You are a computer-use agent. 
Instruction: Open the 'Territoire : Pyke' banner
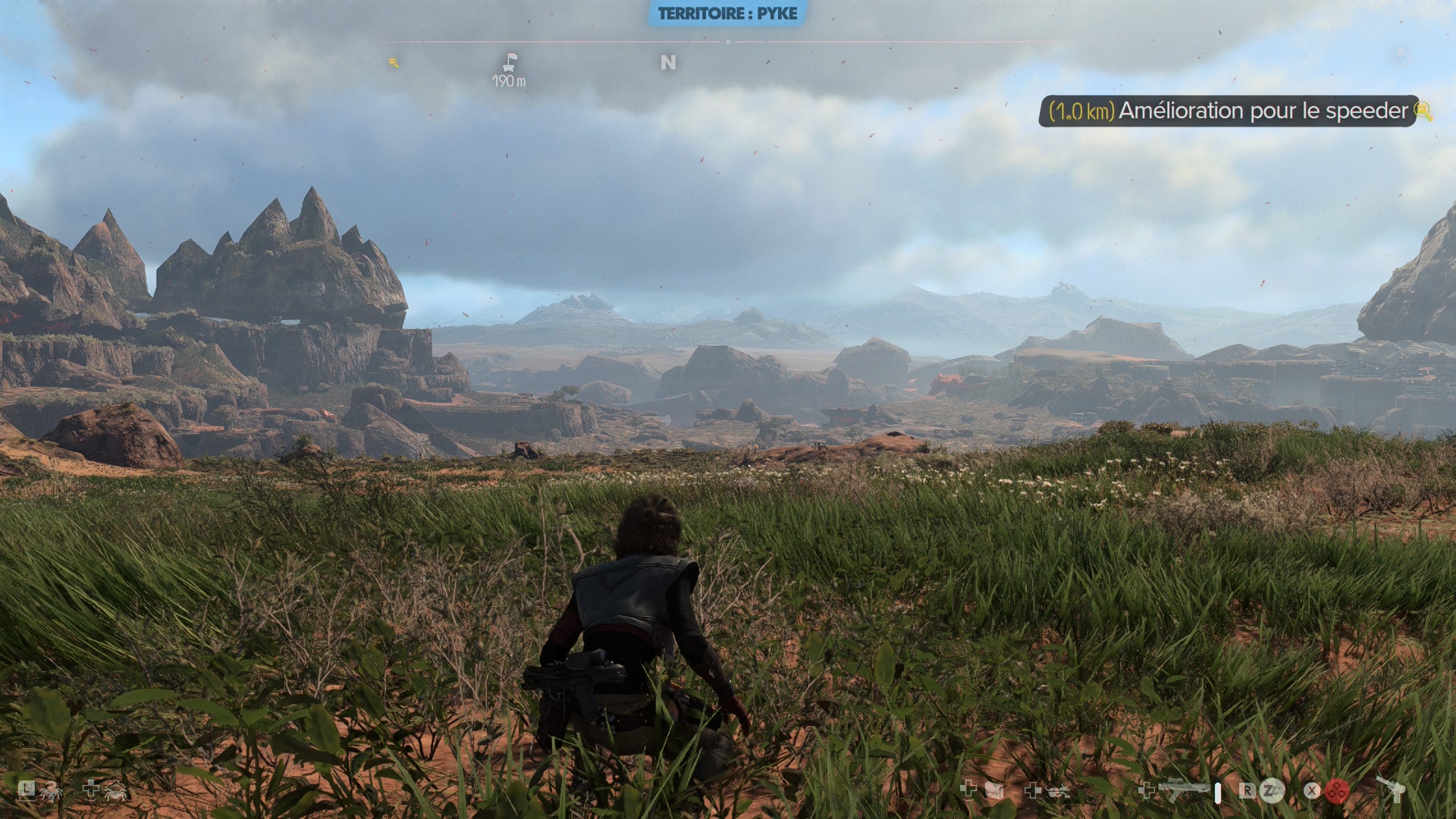point(727,14)
